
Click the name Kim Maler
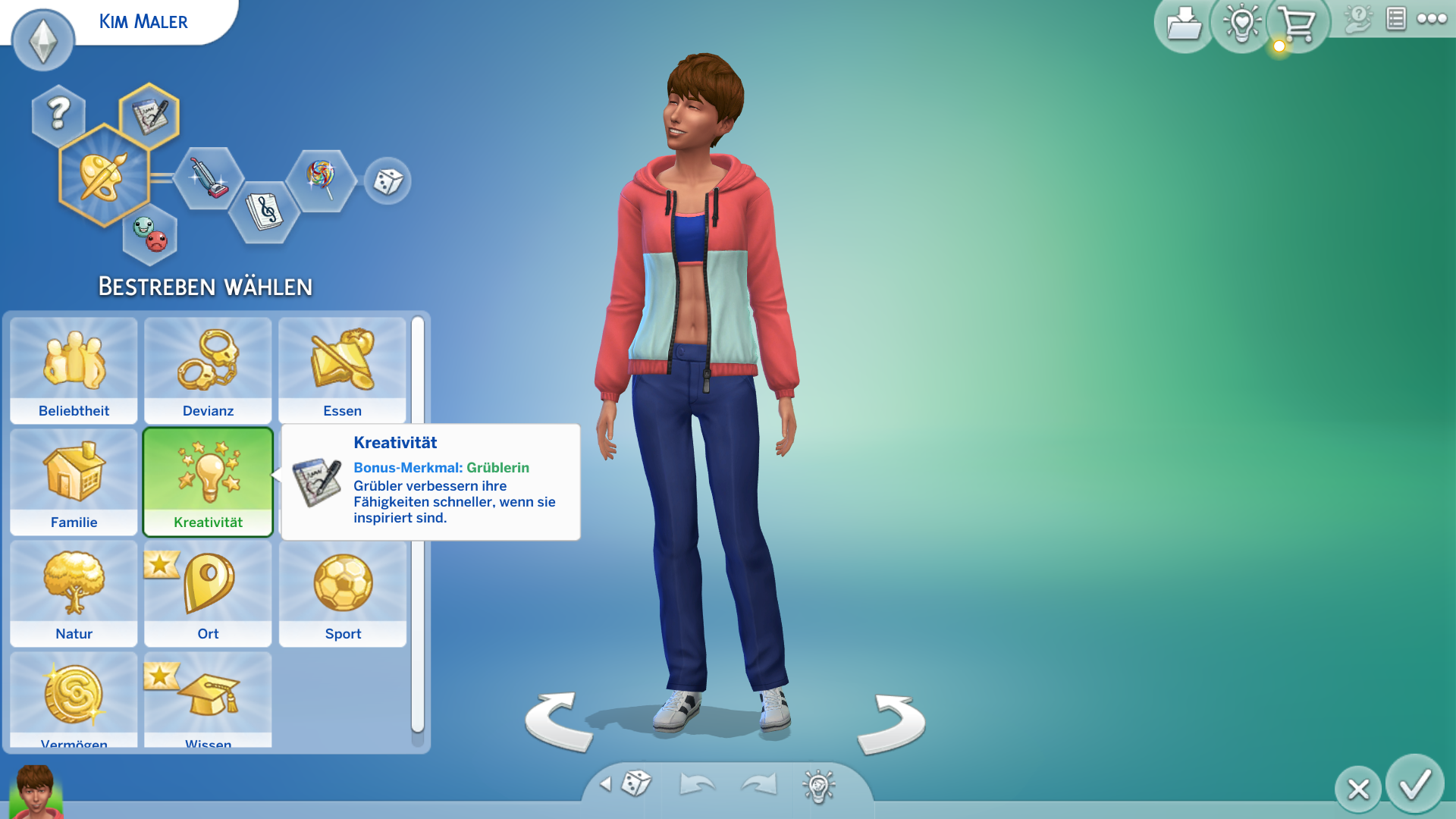pos(143,21)
